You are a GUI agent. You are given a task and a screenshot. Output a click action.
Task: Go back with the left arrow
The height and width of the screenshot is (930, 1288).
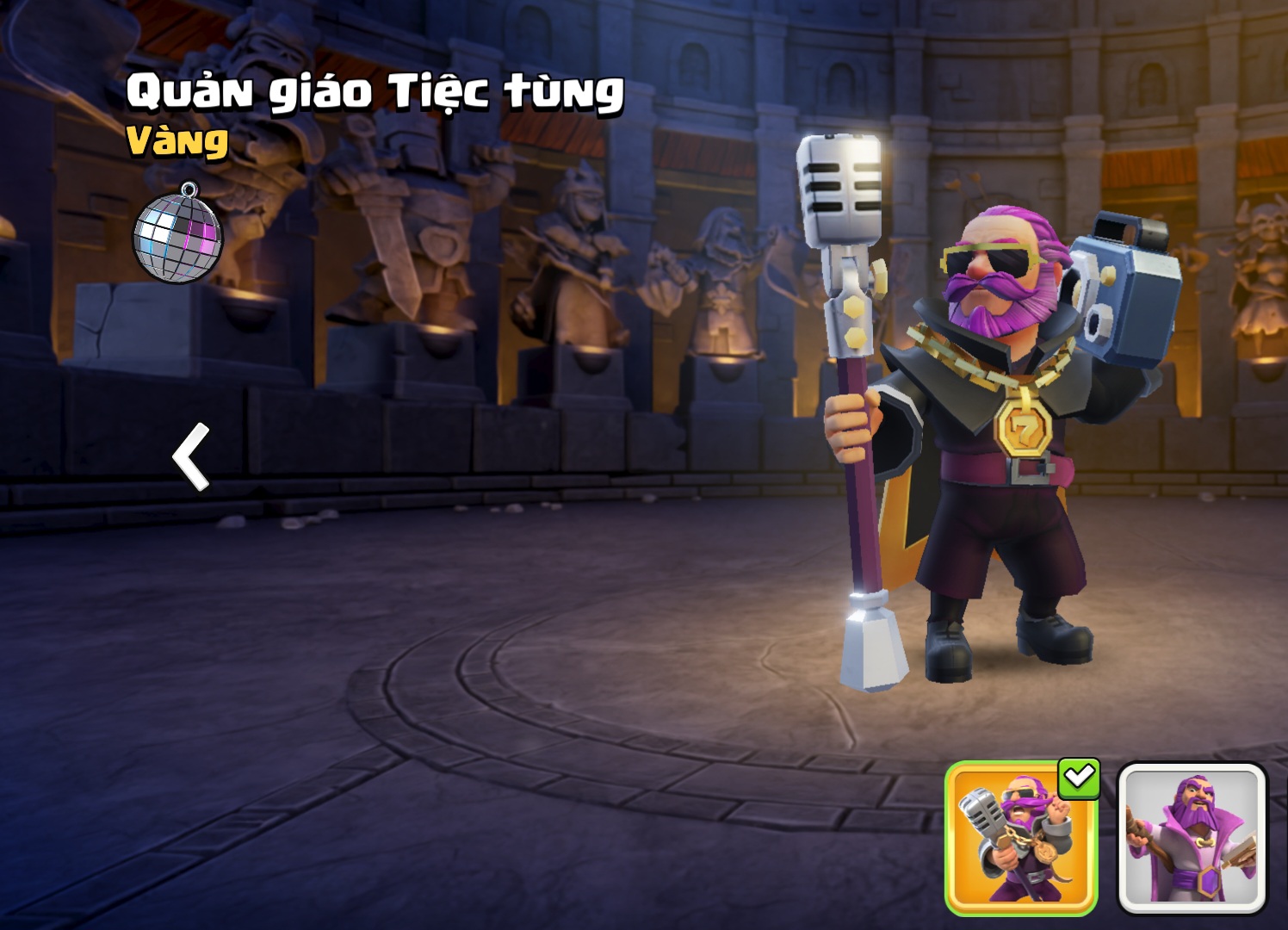[192, 456]
